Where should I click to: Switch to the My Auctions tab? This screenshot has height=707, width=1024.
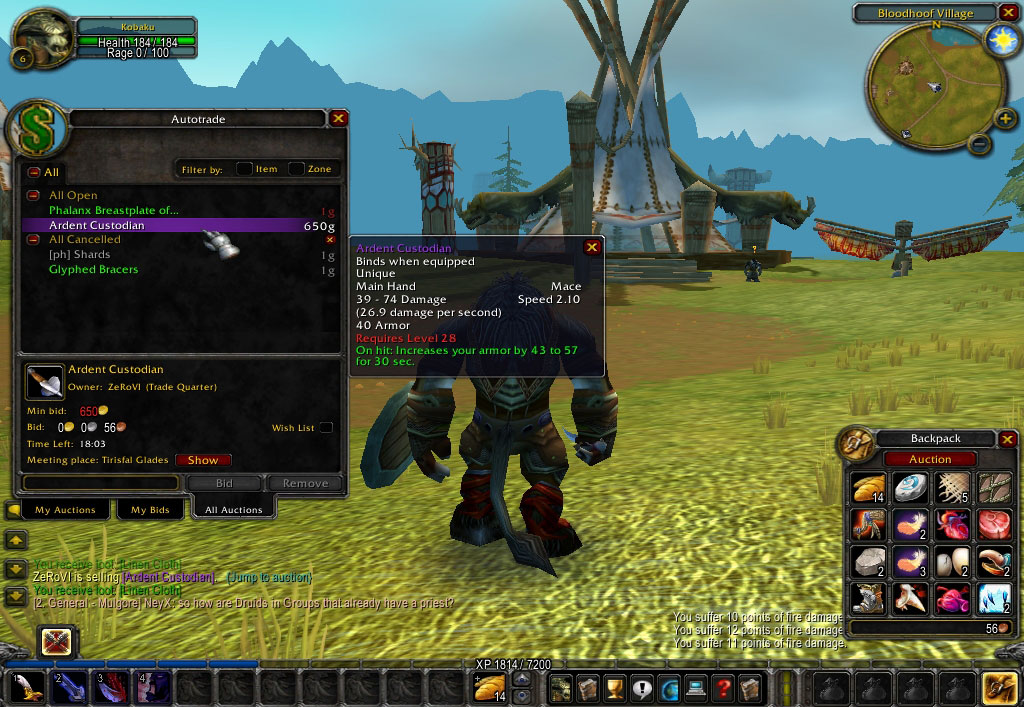click(x=65, y=510)
